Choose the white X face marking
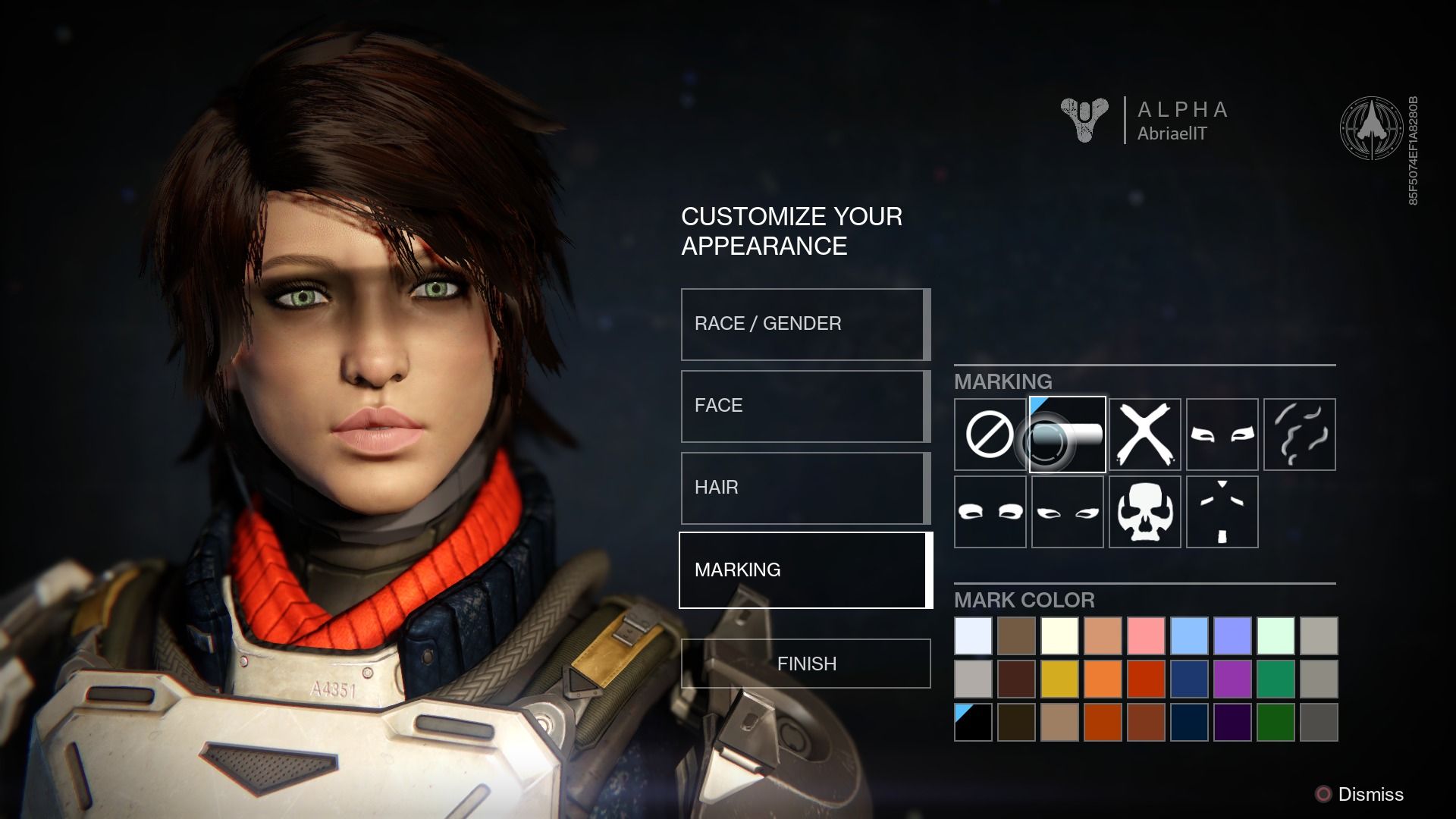1456x819 pixels. point(1144,434)
